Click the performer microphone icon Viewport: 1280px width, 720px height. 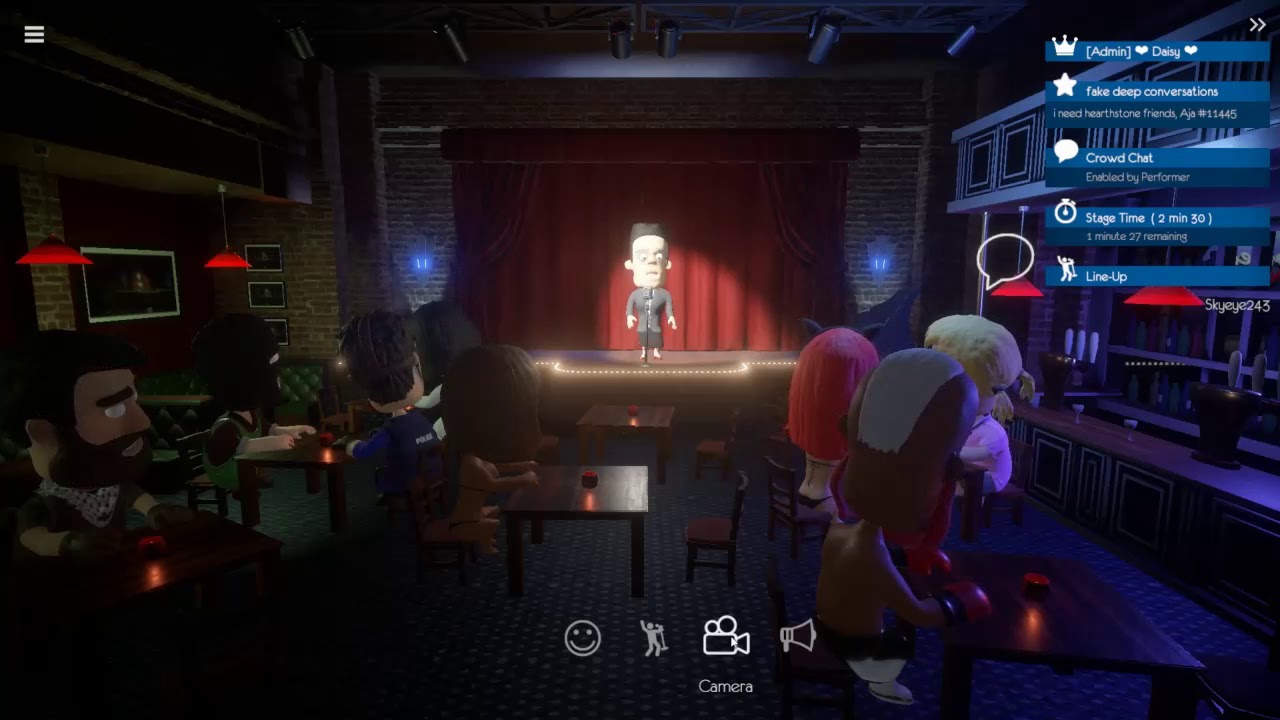[x=654, y=638]
